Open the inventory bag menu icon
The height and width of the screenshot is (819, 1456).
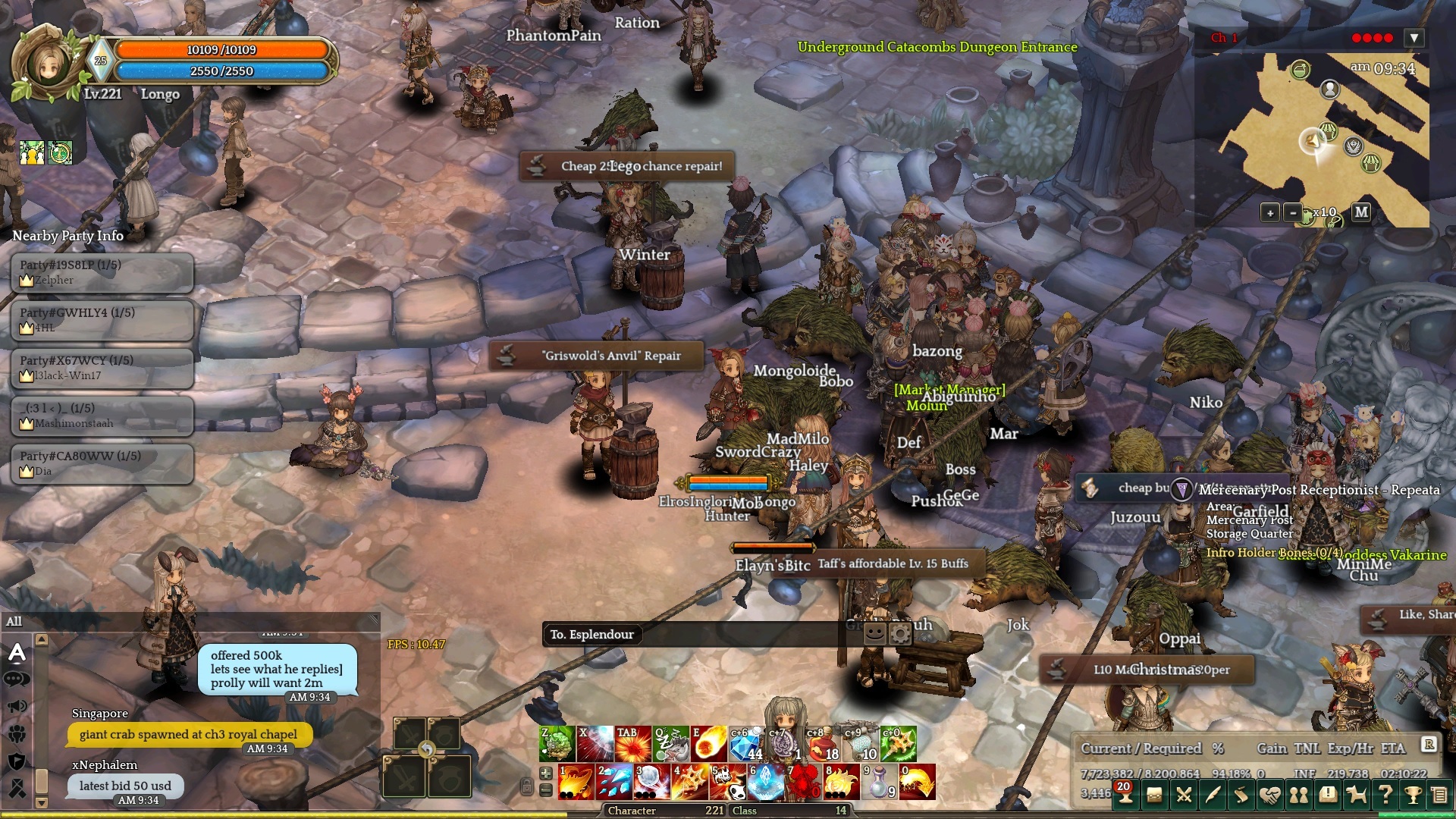(1154, 795)
